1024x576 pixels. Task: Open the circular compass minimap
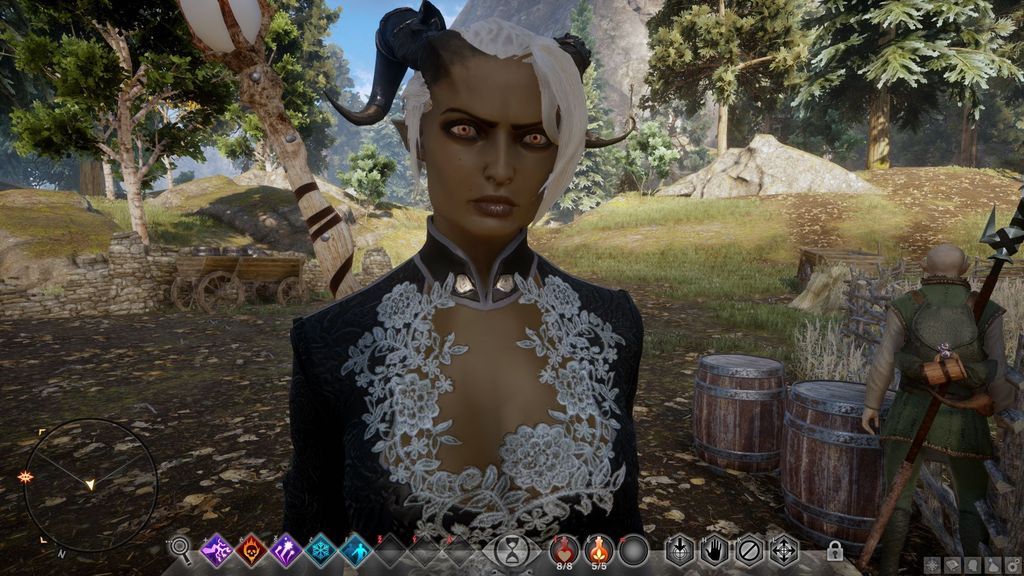[x=90, y=485]
